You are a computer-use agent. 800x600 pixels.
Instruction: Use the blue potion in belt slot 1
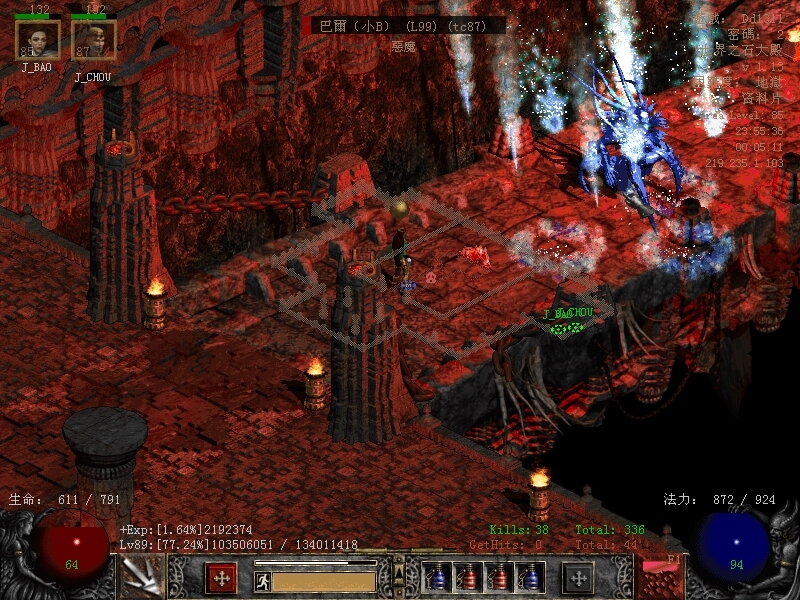point(436,578)
